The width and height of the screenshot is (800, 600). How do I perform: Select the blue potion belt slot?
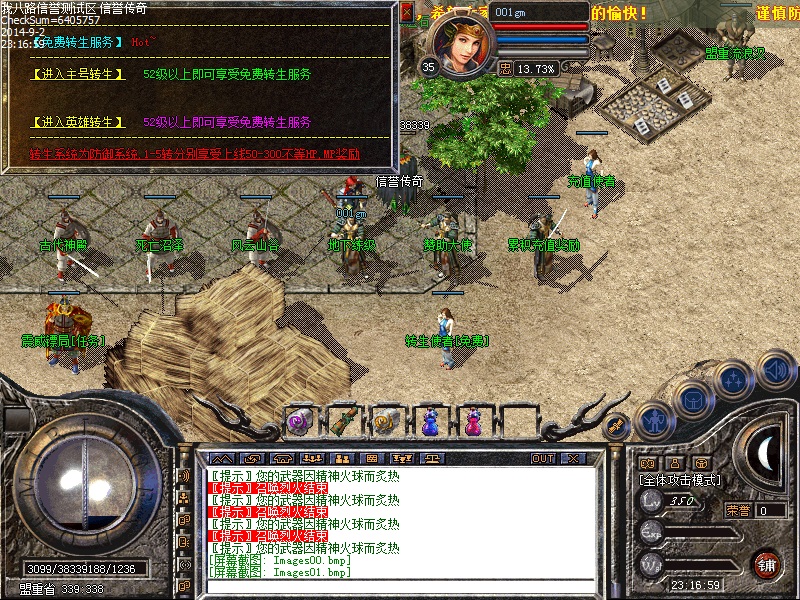pyautogui.click(x=429, y=422)
